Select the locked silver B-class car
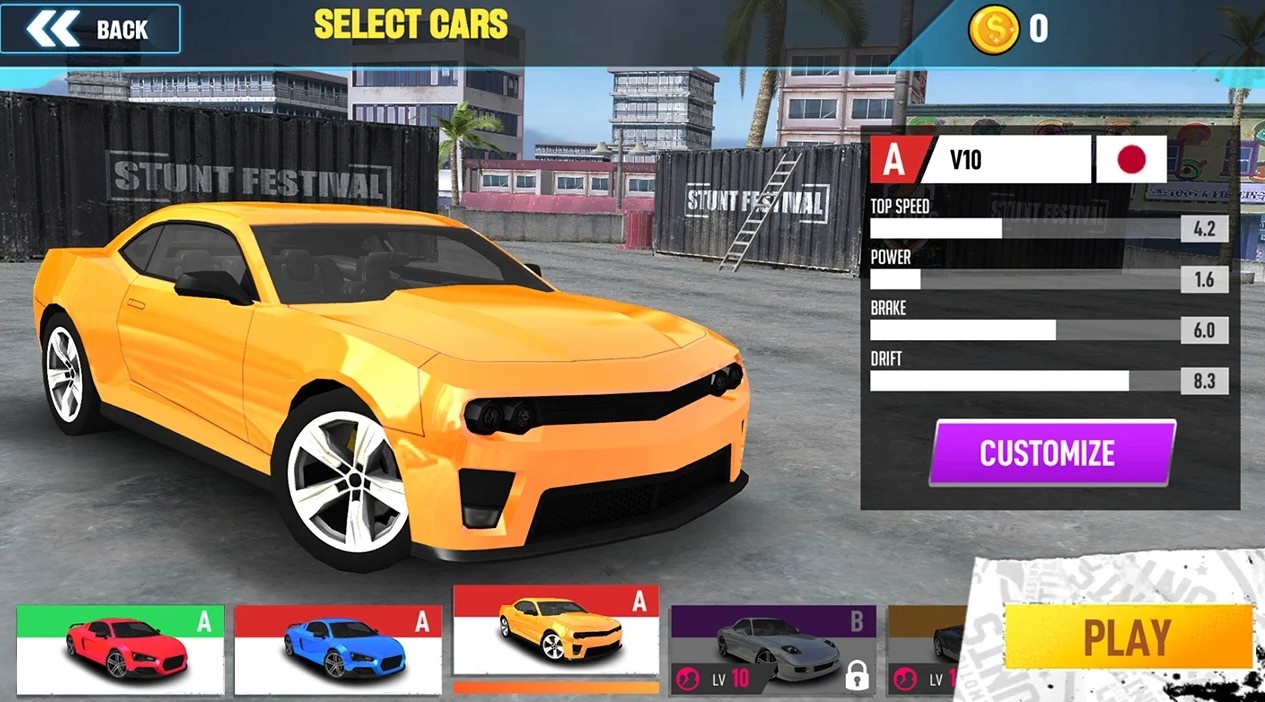 772,650
